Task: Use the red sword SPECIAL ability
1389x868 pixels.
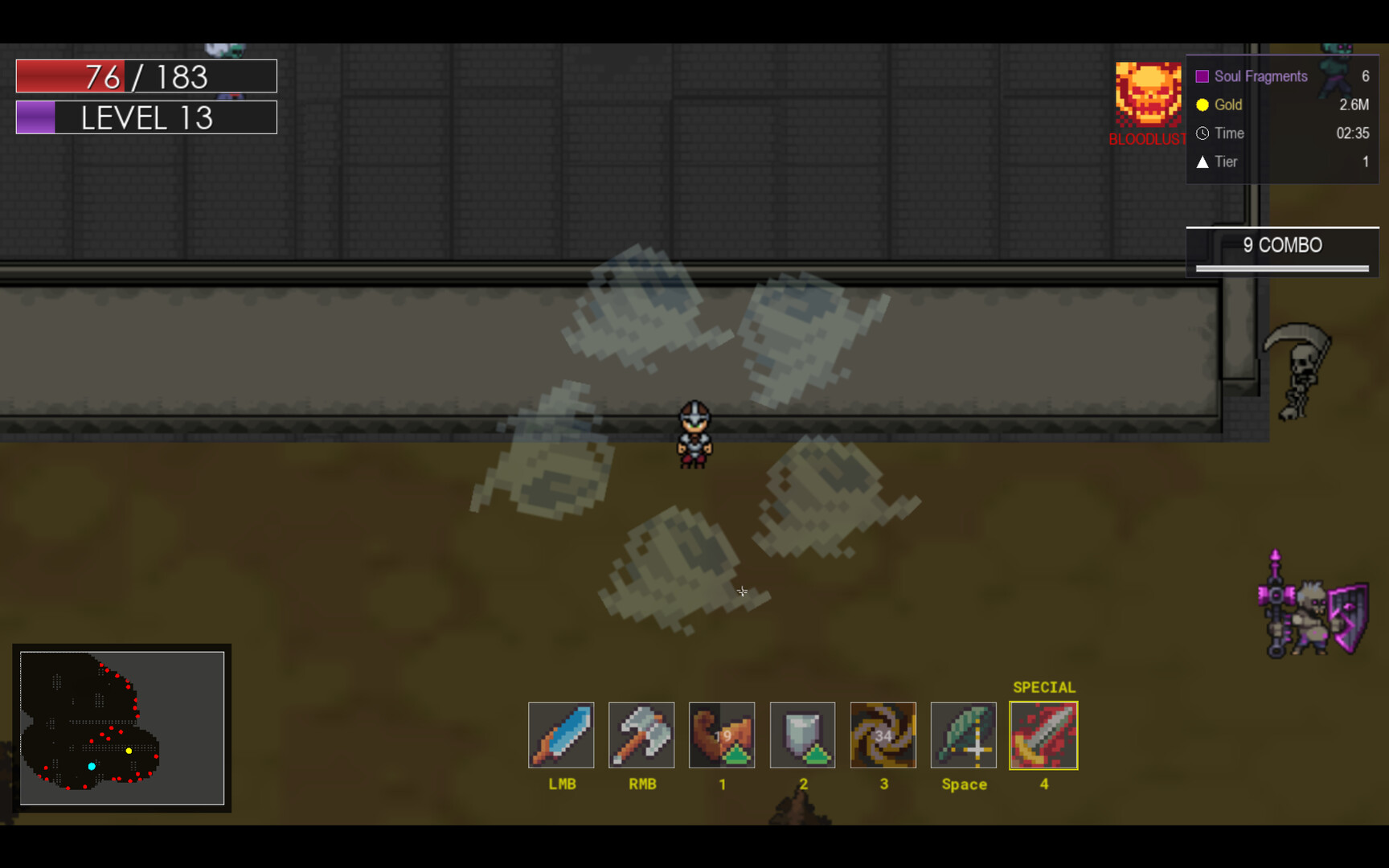Action: (1043, 735)
